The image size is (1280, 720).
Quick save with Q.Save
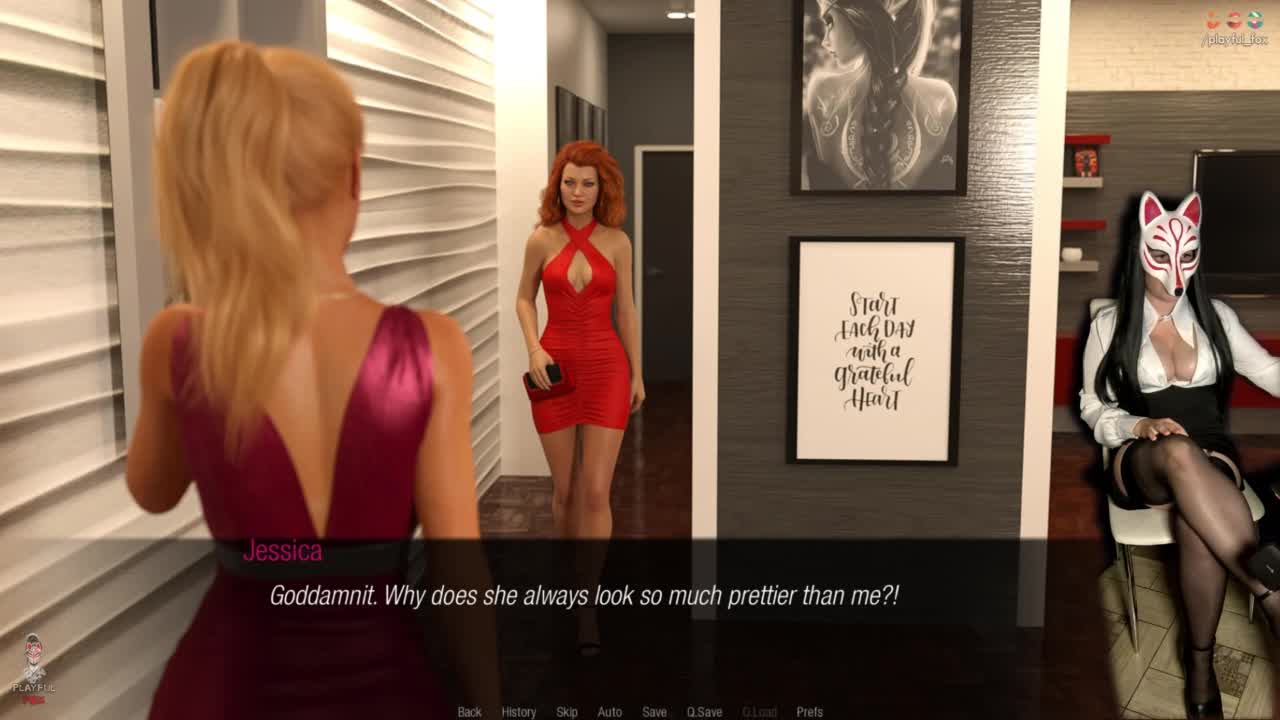point(704,712)
